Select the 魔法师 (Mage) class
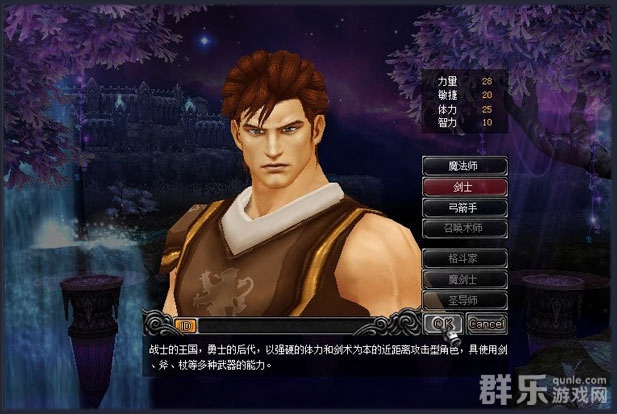The height and width of the screenshot is (414, 617). 463,165
